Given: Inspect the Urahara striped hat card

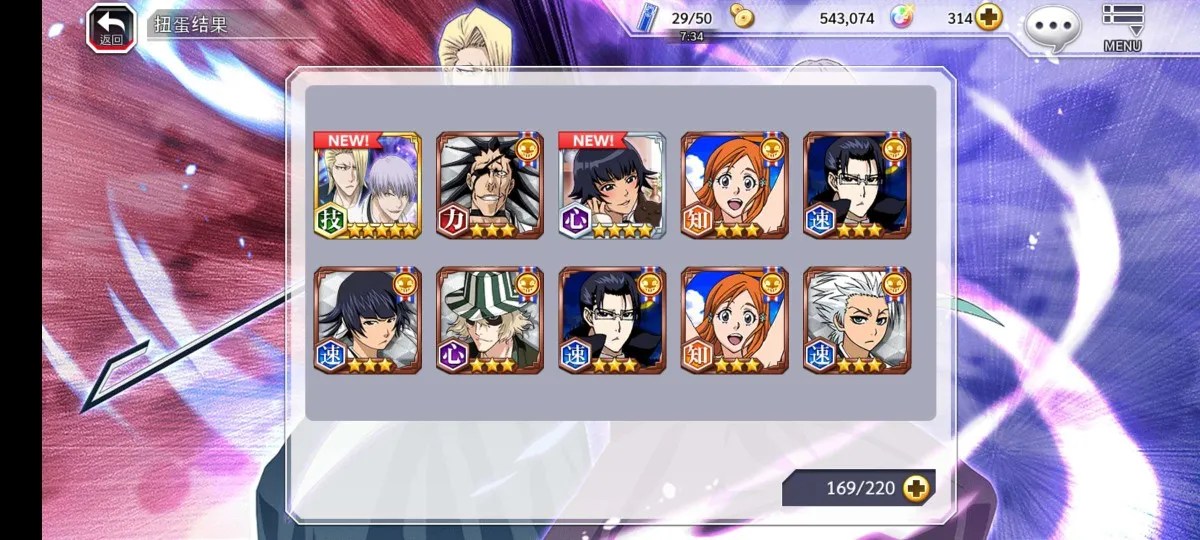Looking at the screenshot, I should (490, 320).
